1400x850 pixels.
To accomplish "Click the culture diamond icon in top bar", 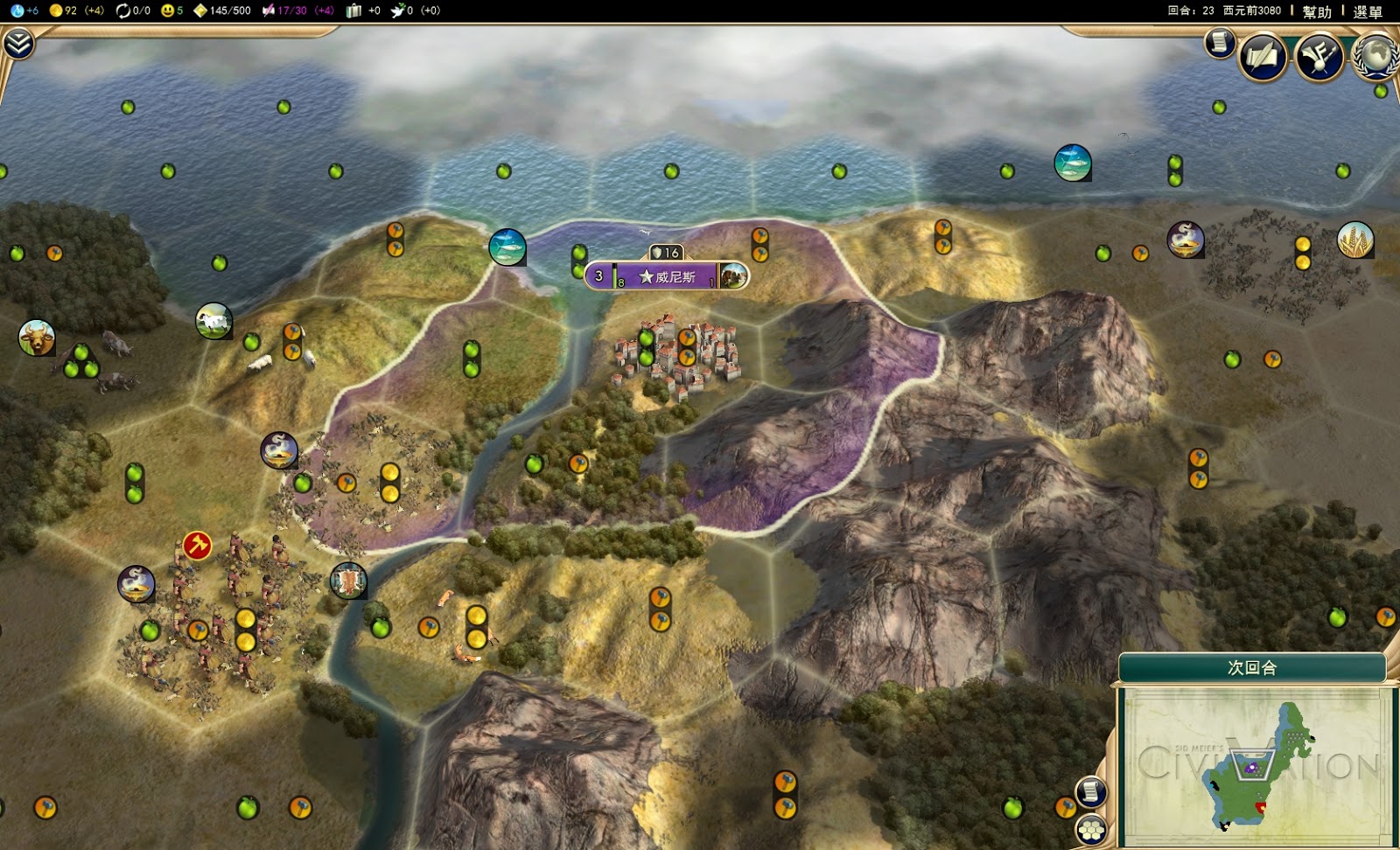I will tap(200, 10).
